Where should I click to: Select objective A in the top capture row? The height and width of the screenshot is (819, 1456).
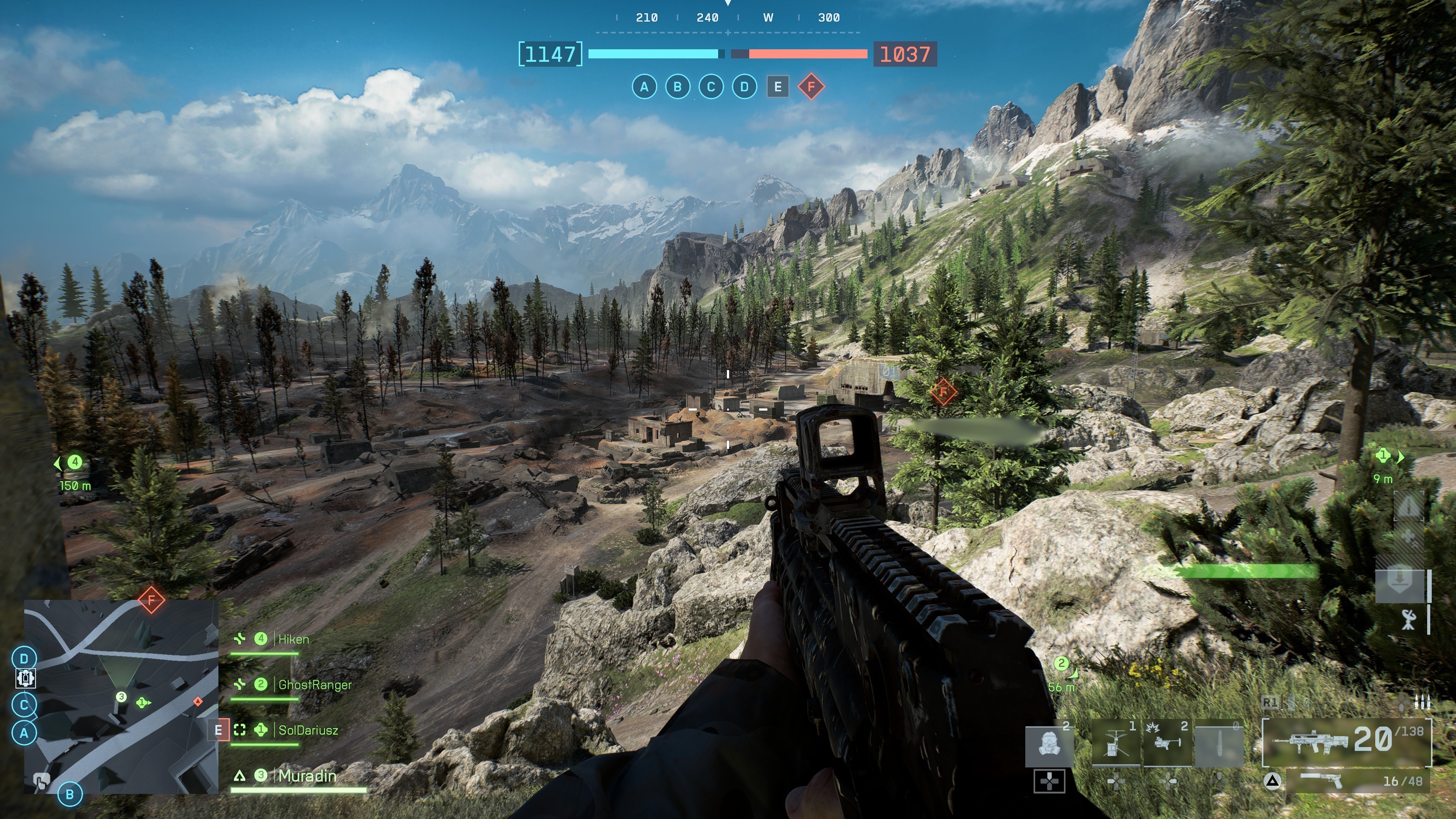click(x=644, y=87)
